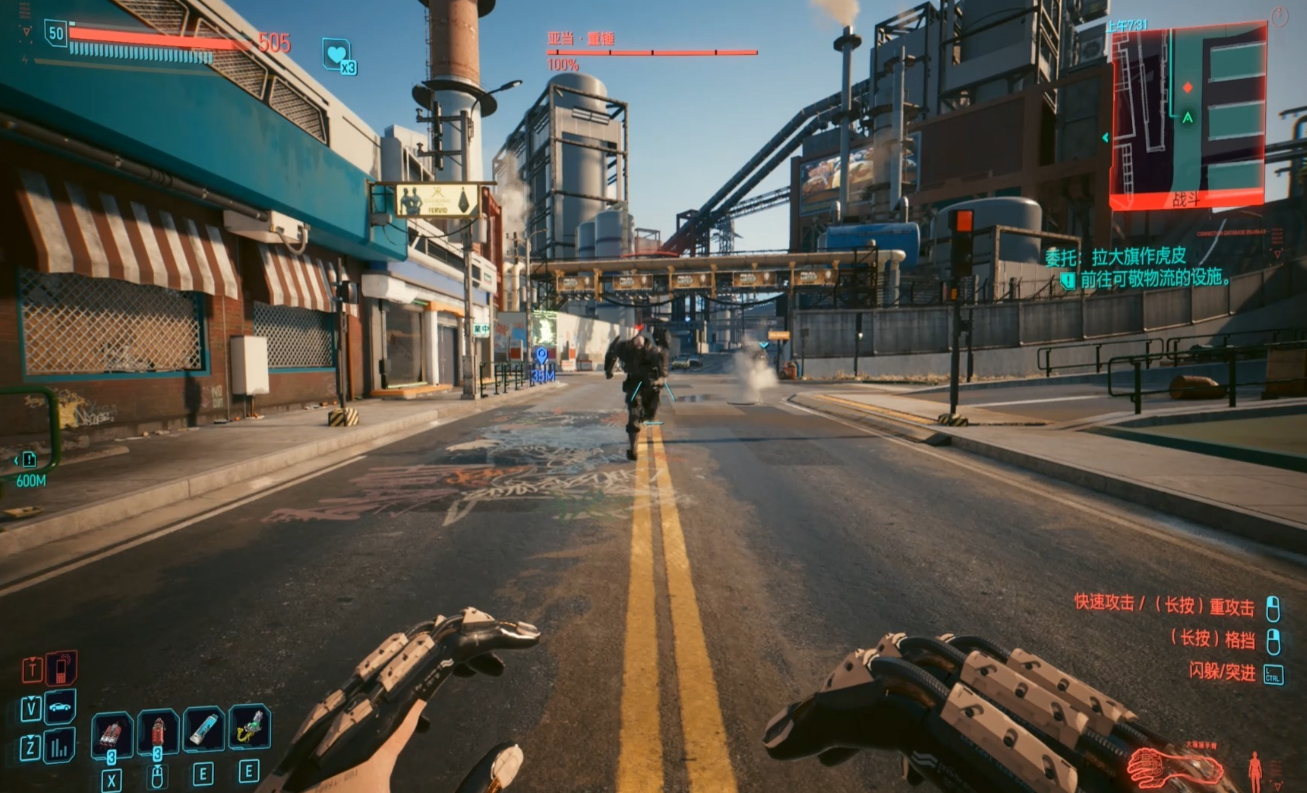Use the blue inhaler item slot
This screenshot has width=1307, height=793.
coord(203,730)
